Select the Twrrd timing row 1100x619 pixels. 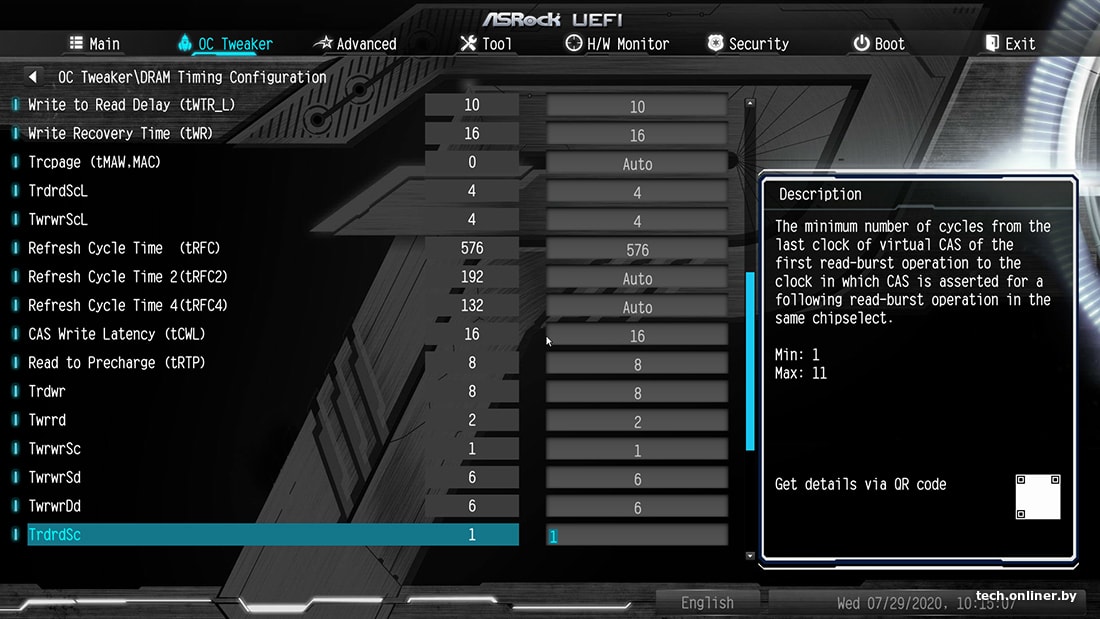point(47,421)
